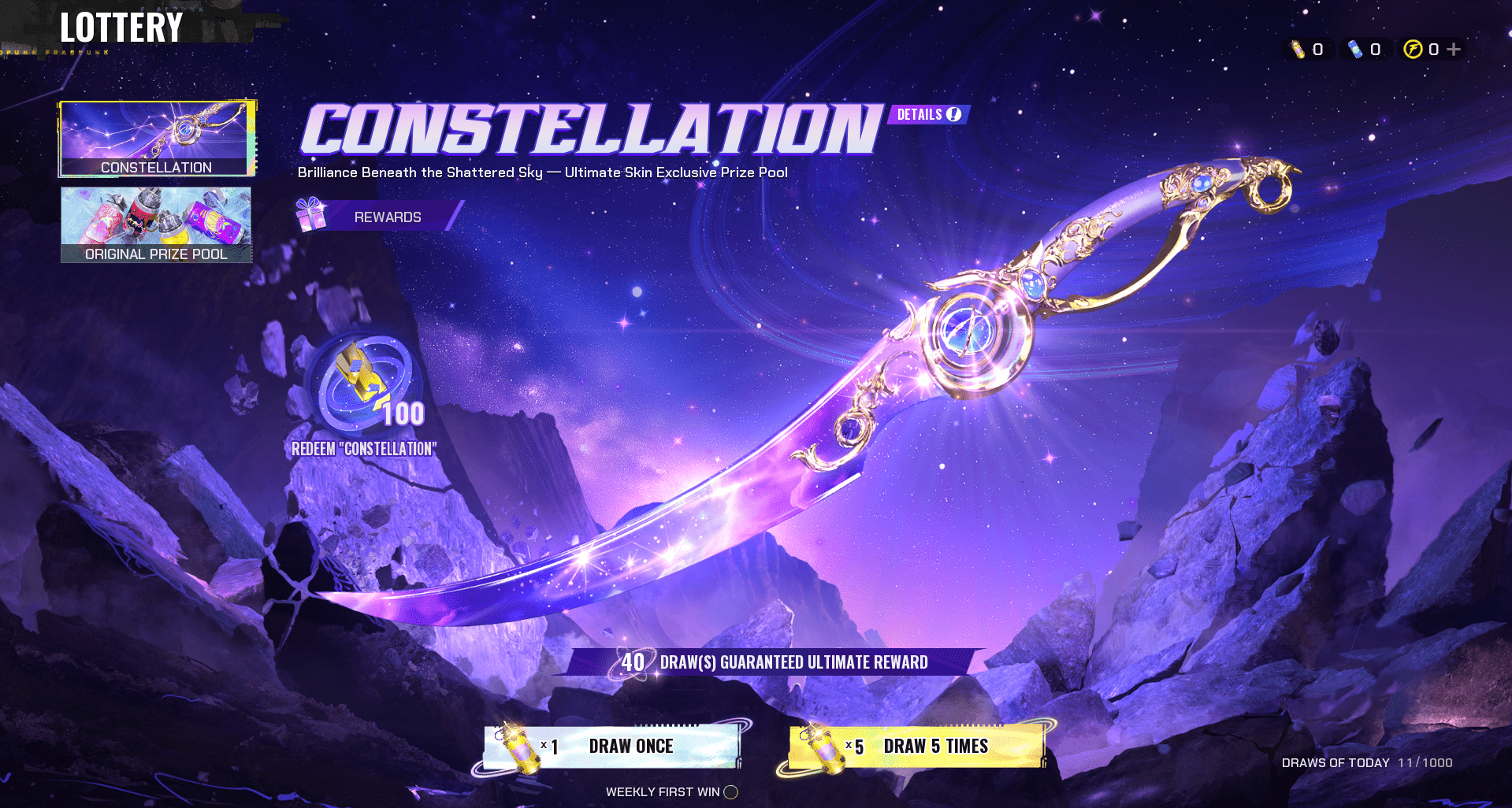Open the Details info button
Image resolution: width=1512 pixels, height=808 pixels.
[929, 115]
